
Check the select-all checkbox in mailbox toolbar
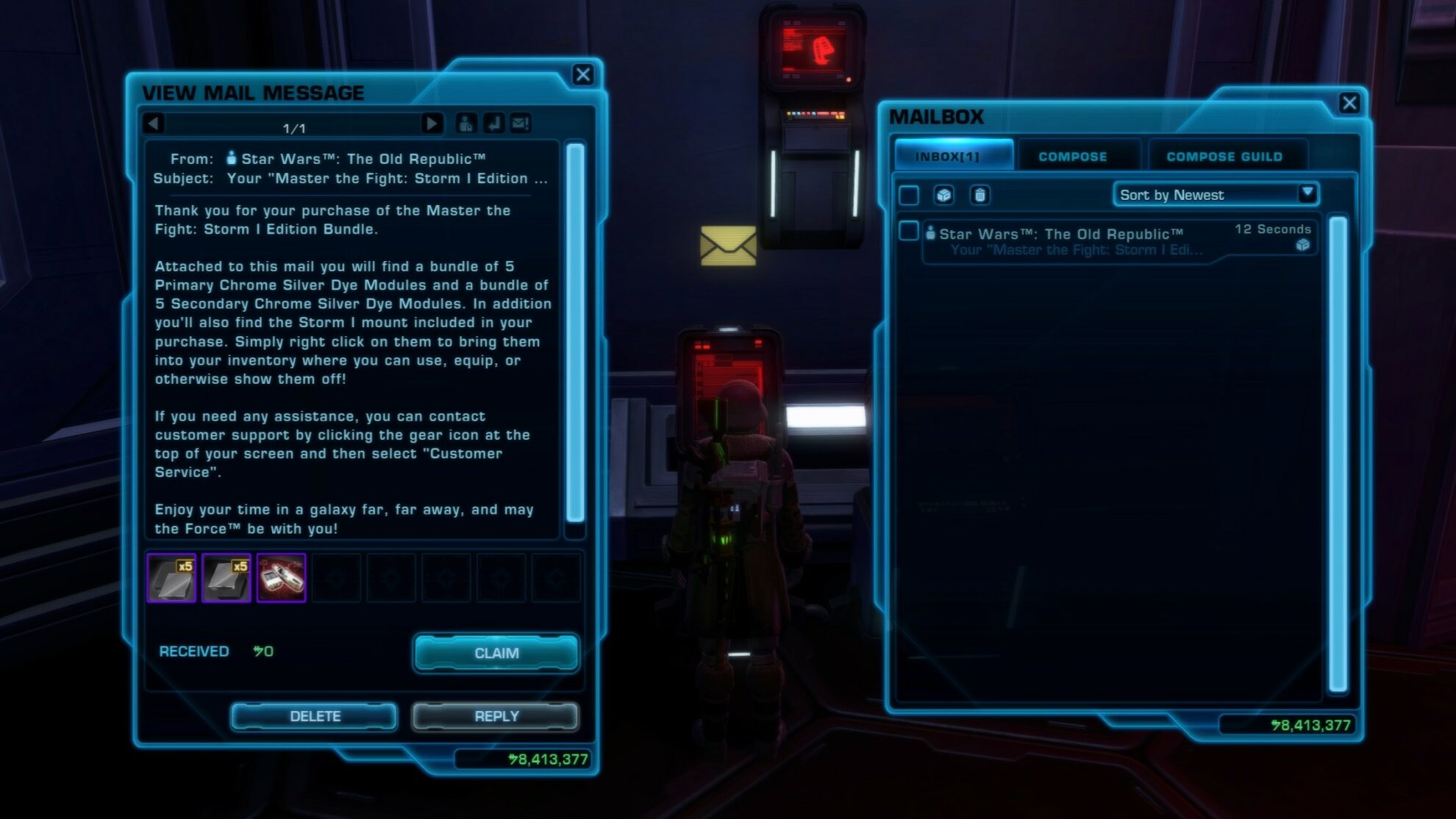click(x=908, y=195)
